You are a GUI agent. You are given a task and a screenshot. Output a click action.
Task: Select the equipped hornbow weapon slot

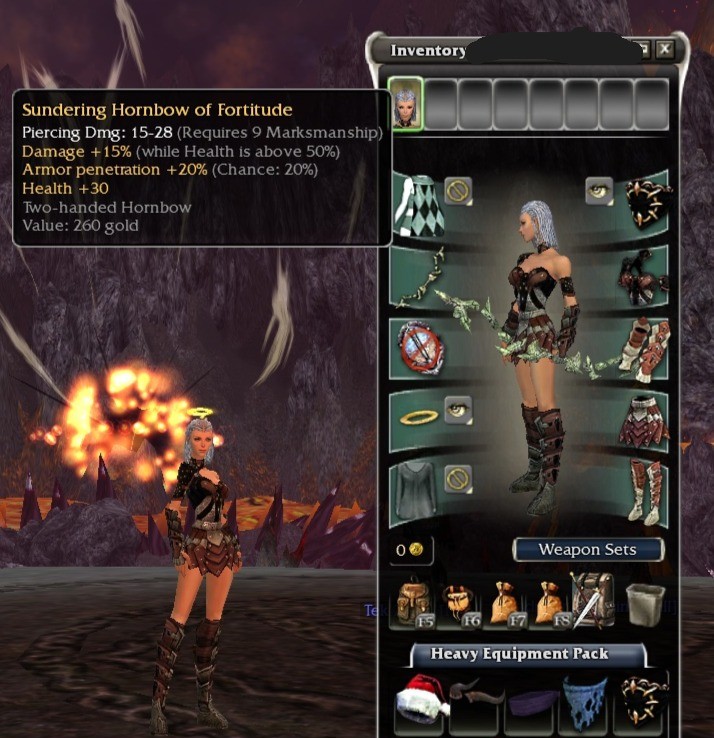(x=418, y=275)
